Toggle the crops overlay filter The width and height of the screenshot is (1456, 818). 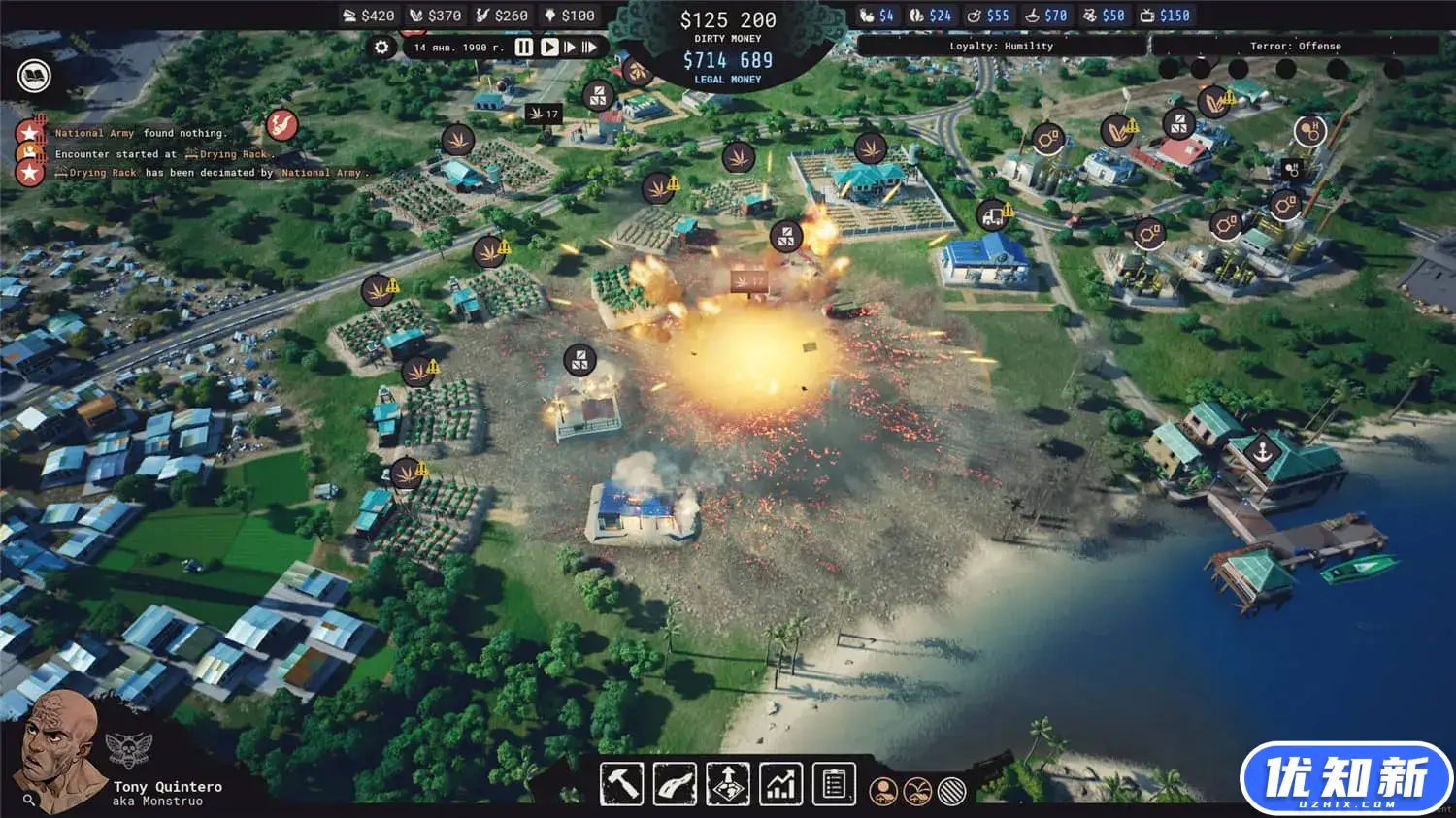click(918, 792)
